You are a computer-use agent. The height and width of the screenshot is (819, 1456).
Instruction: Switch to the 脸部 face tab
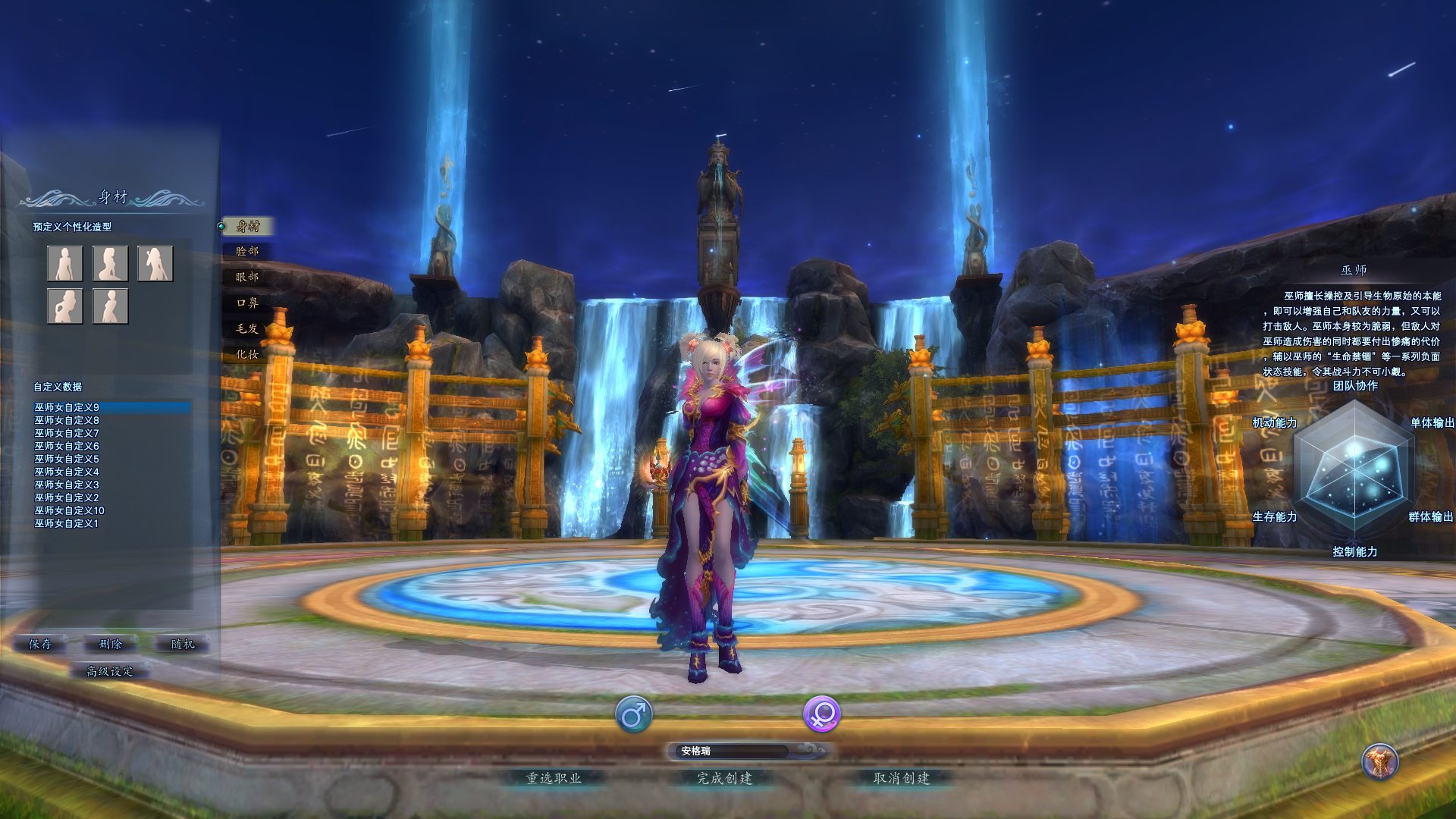tap(247, 251)
